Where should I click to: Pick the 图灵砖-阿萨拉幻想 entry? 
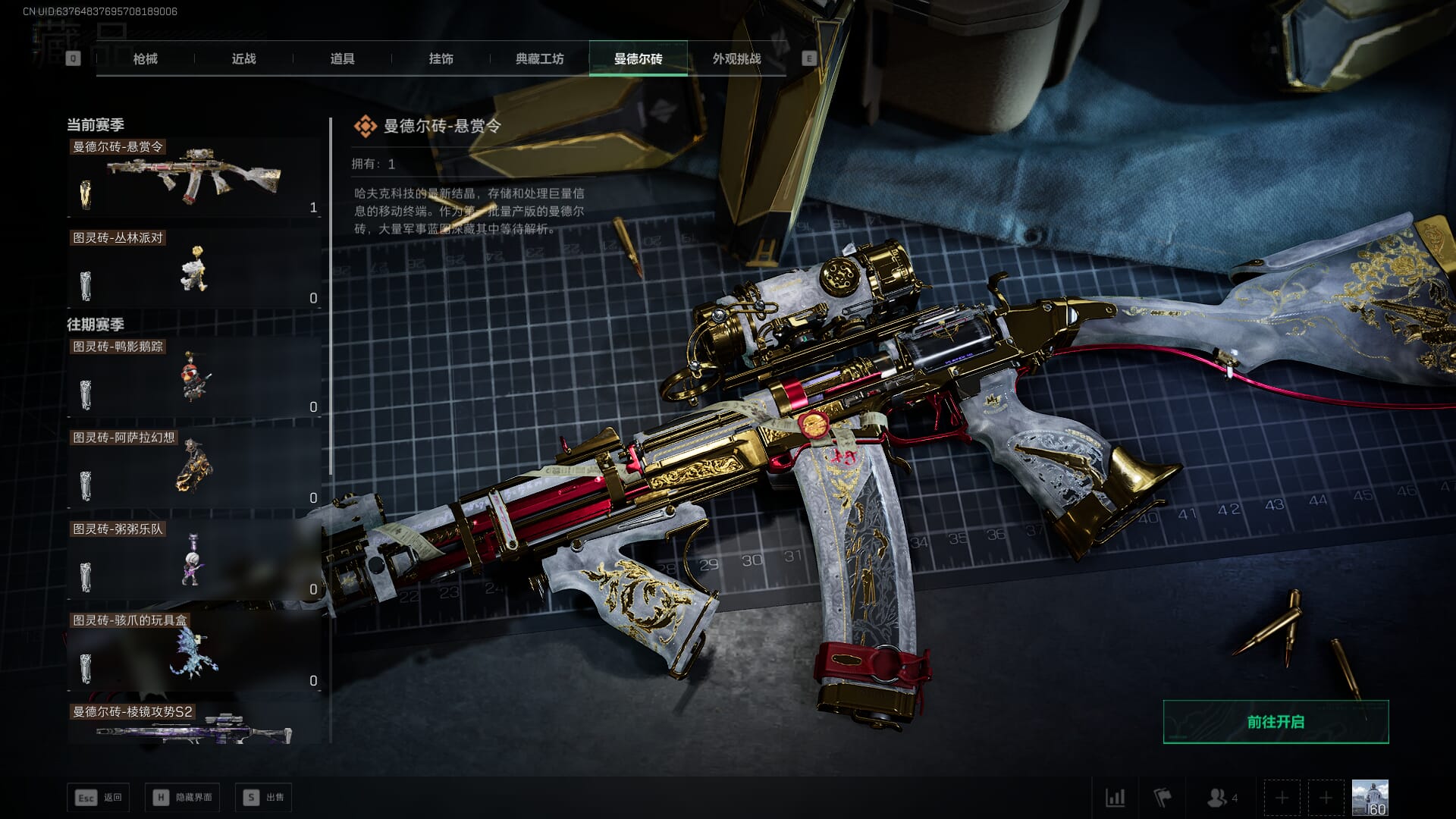193,469
